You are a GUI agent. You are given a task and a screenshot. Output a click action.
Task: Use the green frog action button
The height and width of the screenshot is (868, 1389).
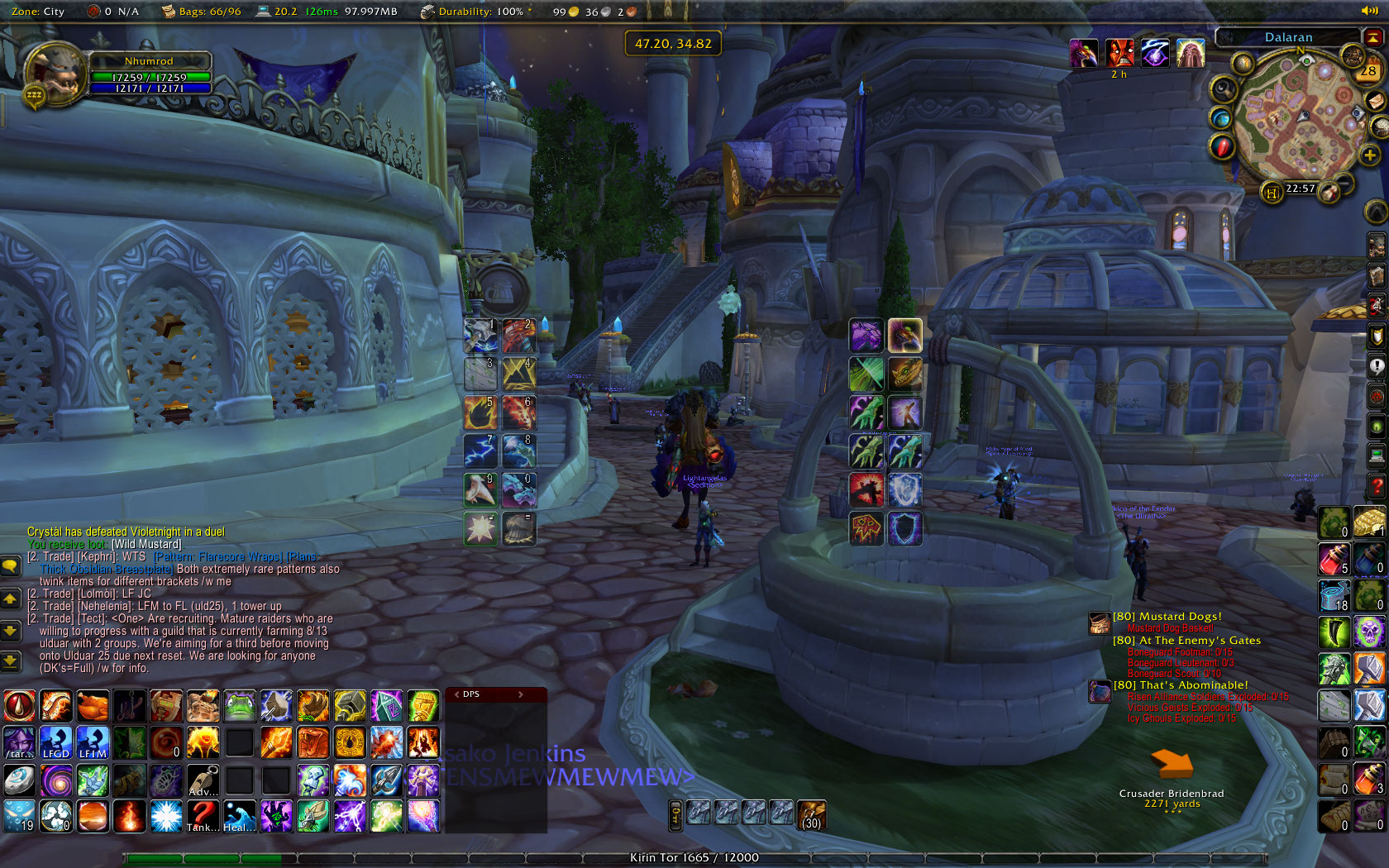240,706
